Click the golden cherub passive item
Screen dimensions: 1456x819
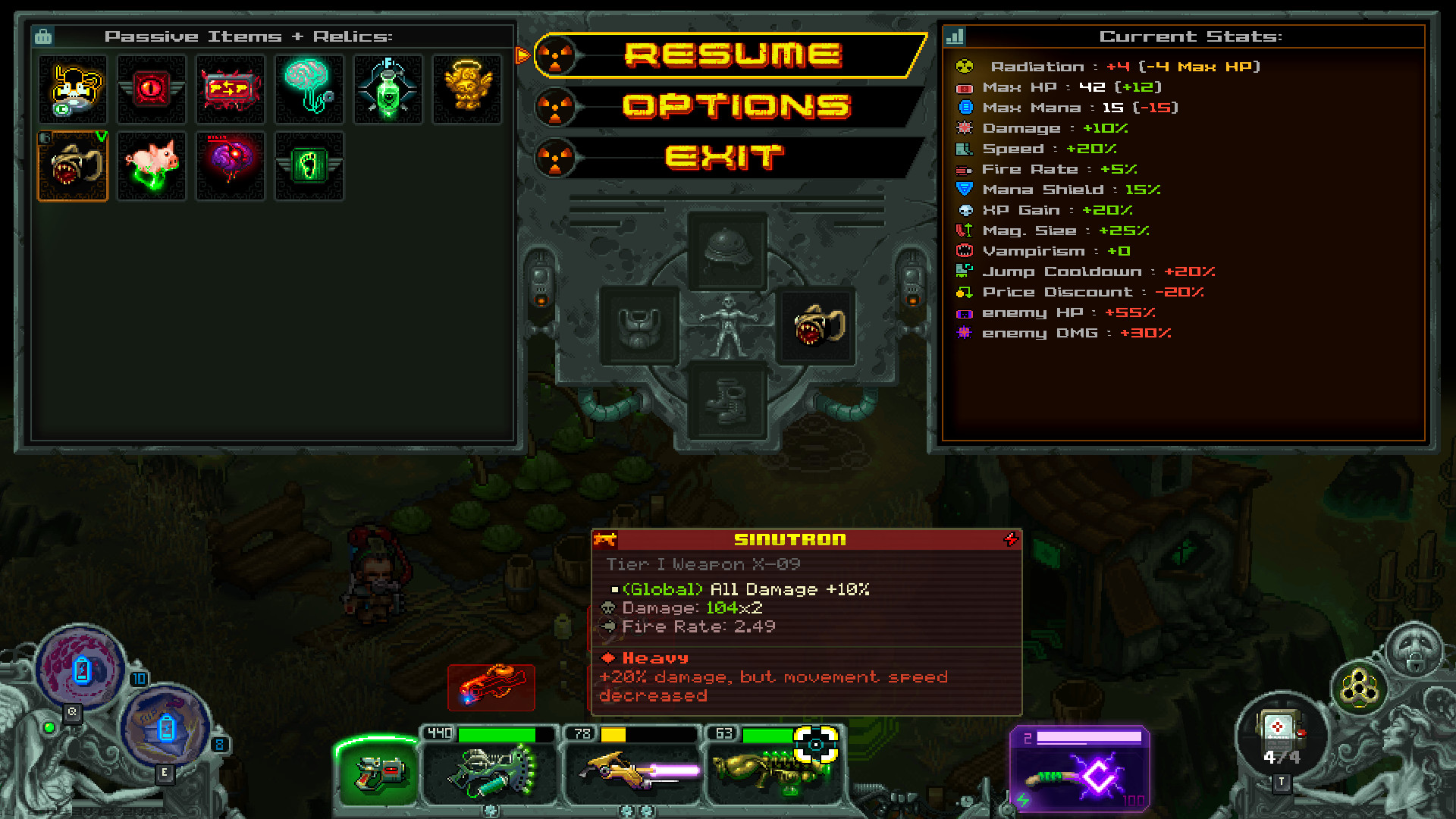[x=467, y=89]
